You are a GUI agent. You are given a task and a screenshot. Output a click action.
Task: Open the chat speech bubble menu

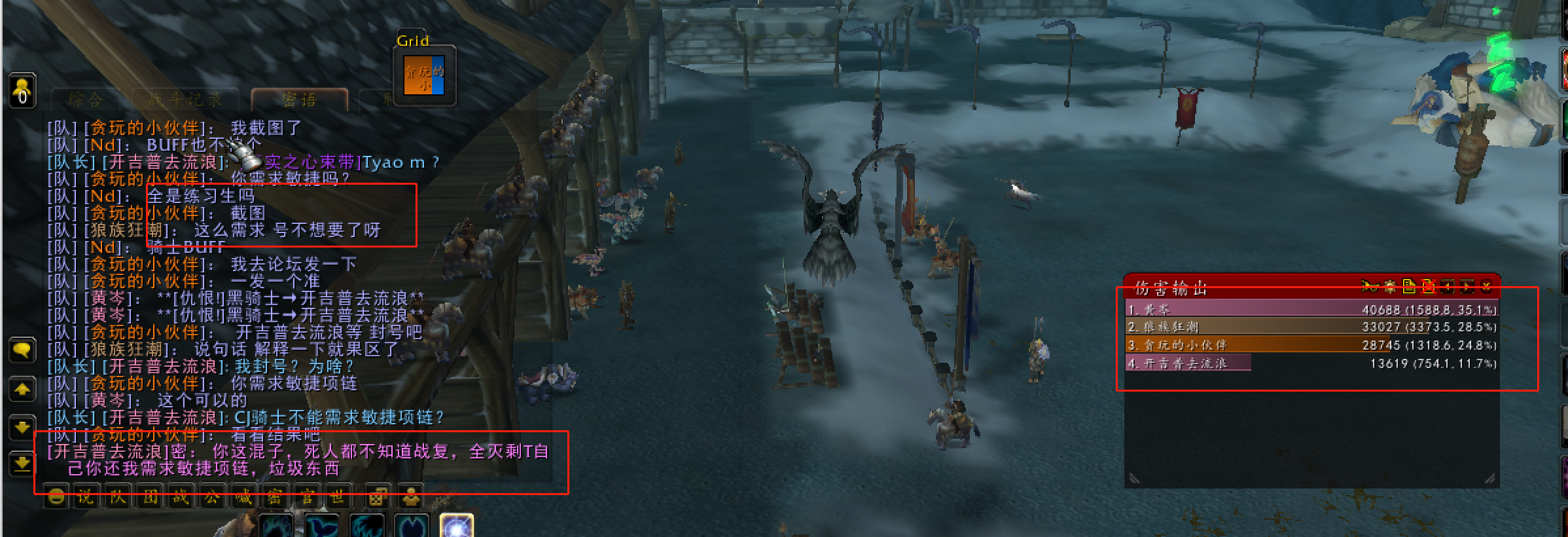tap(22, 350)
